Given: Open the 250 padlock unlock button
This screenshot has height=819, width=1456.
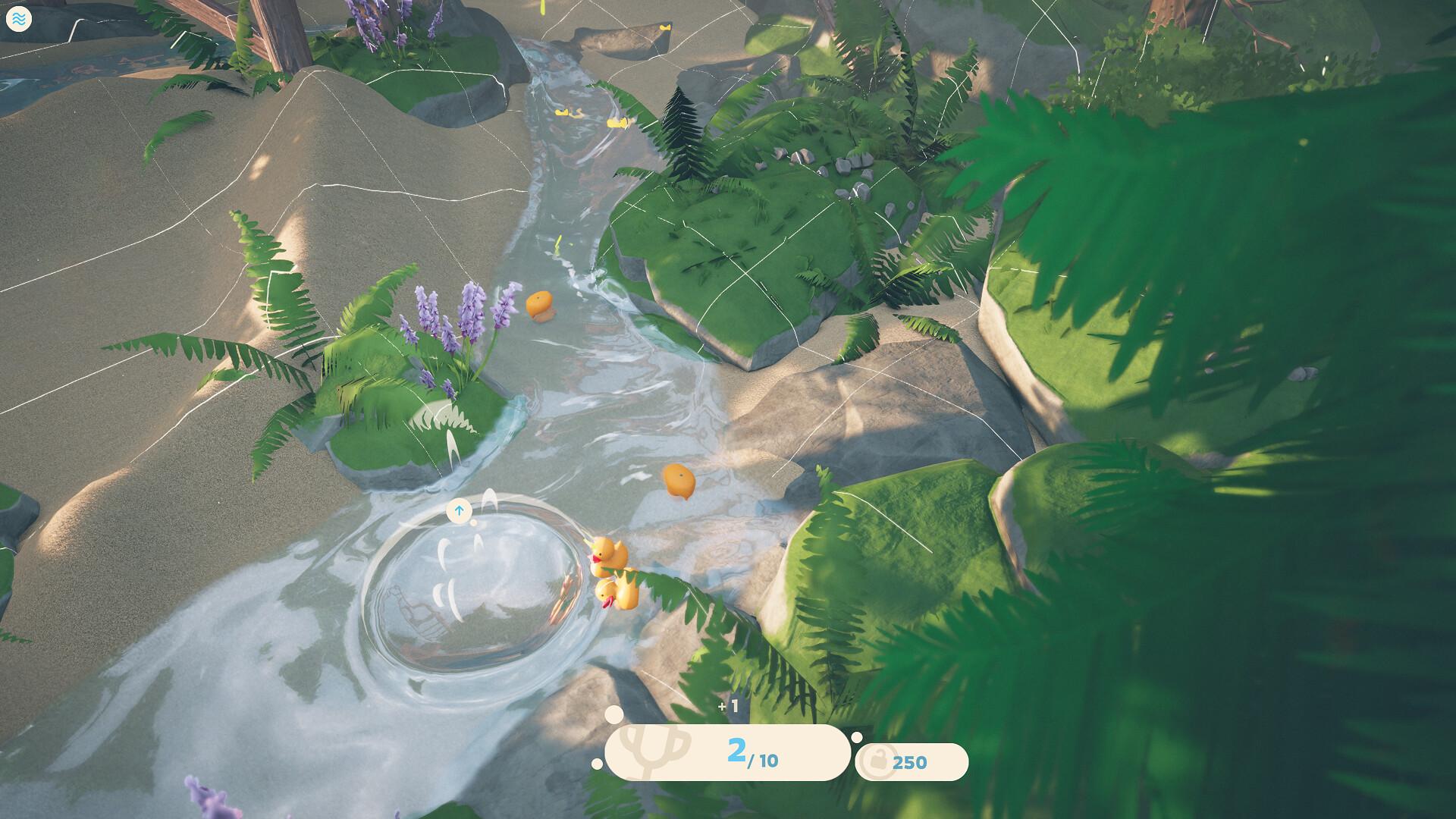Looking at the screenshot, I should click(911, 761).
